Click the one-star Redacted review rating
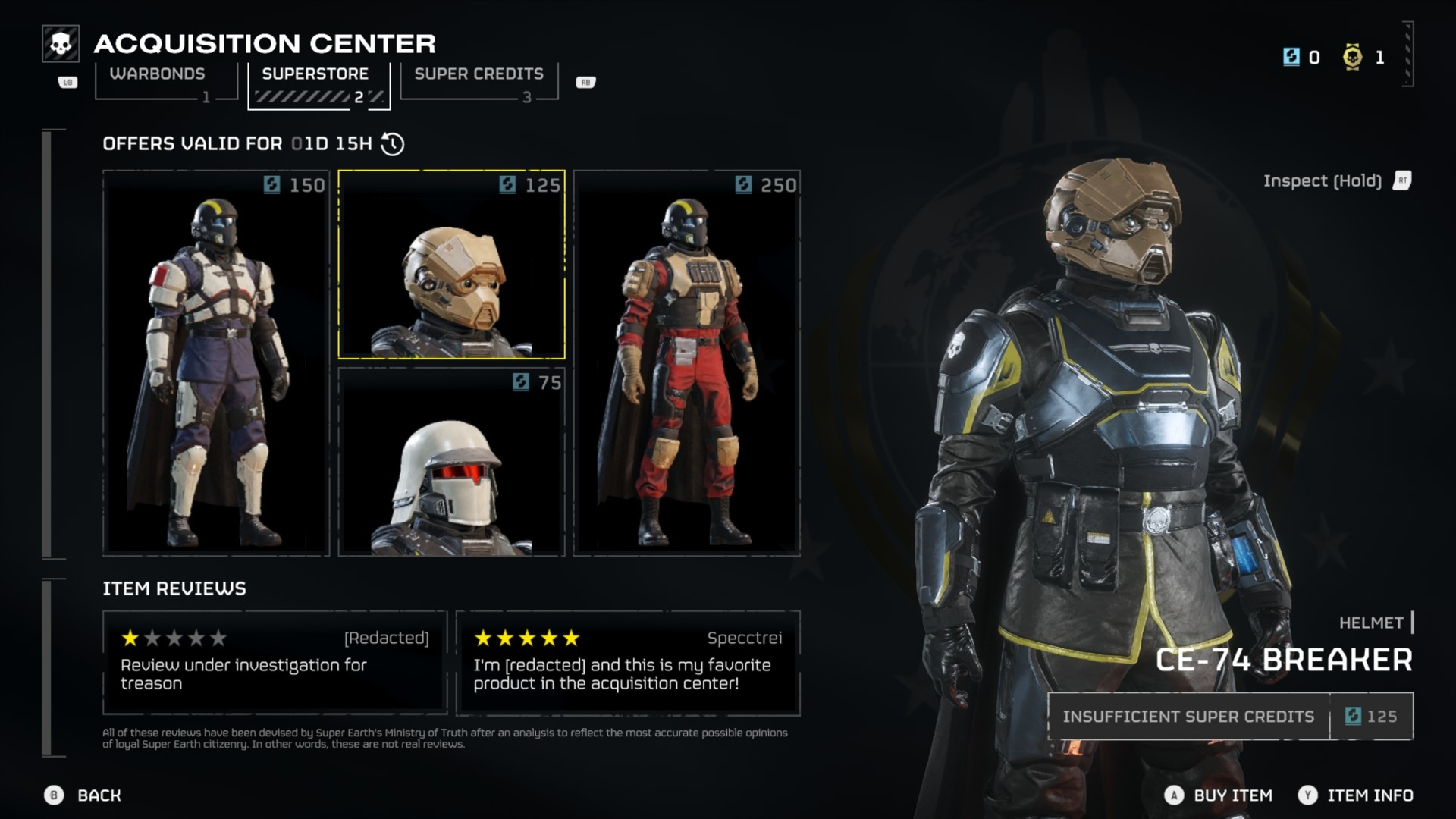The width and height of the screenshot is (1456, 819). point(131,638)
